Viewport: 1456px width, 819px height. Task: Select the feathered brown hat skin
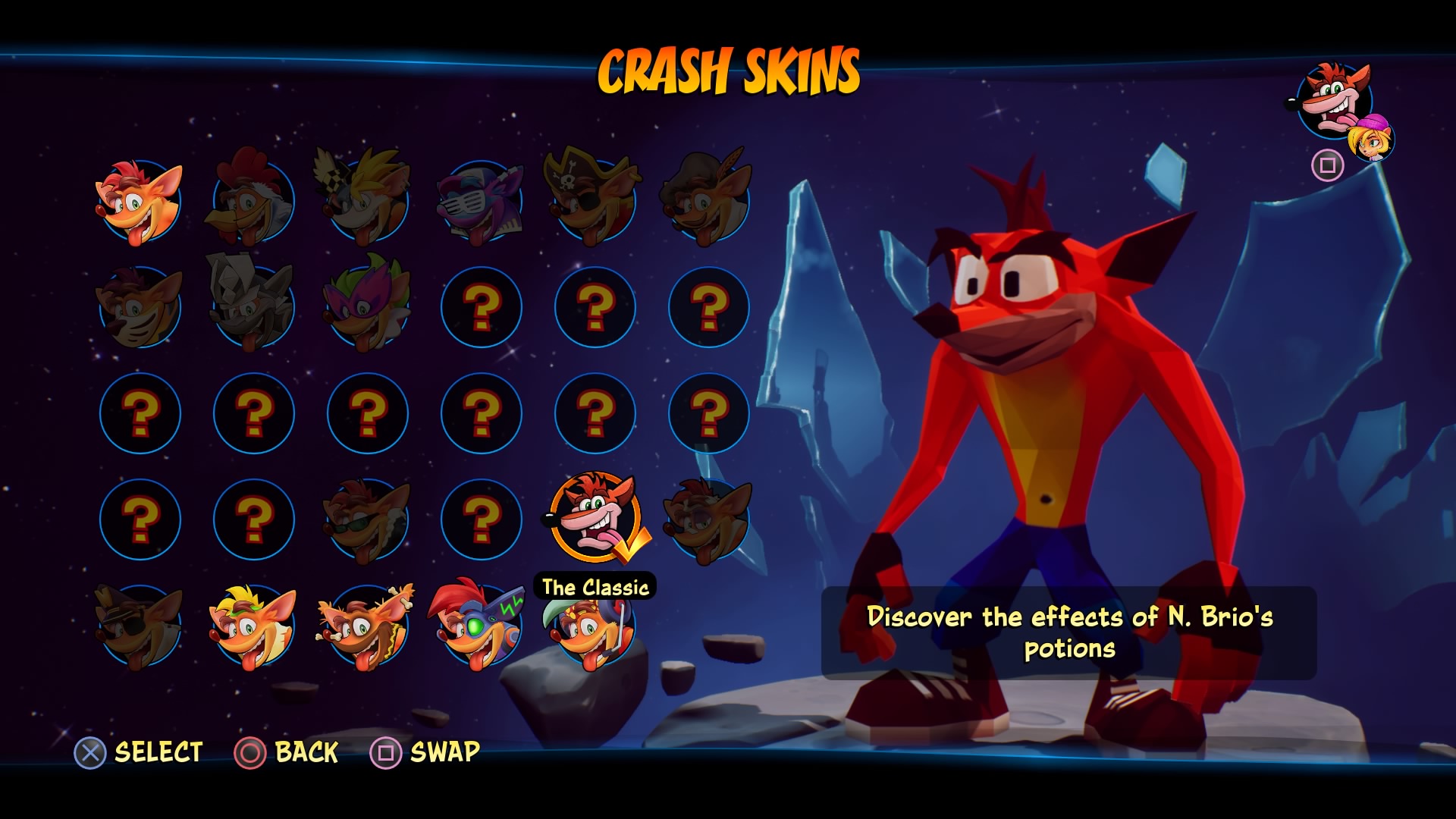click(708, 202)
